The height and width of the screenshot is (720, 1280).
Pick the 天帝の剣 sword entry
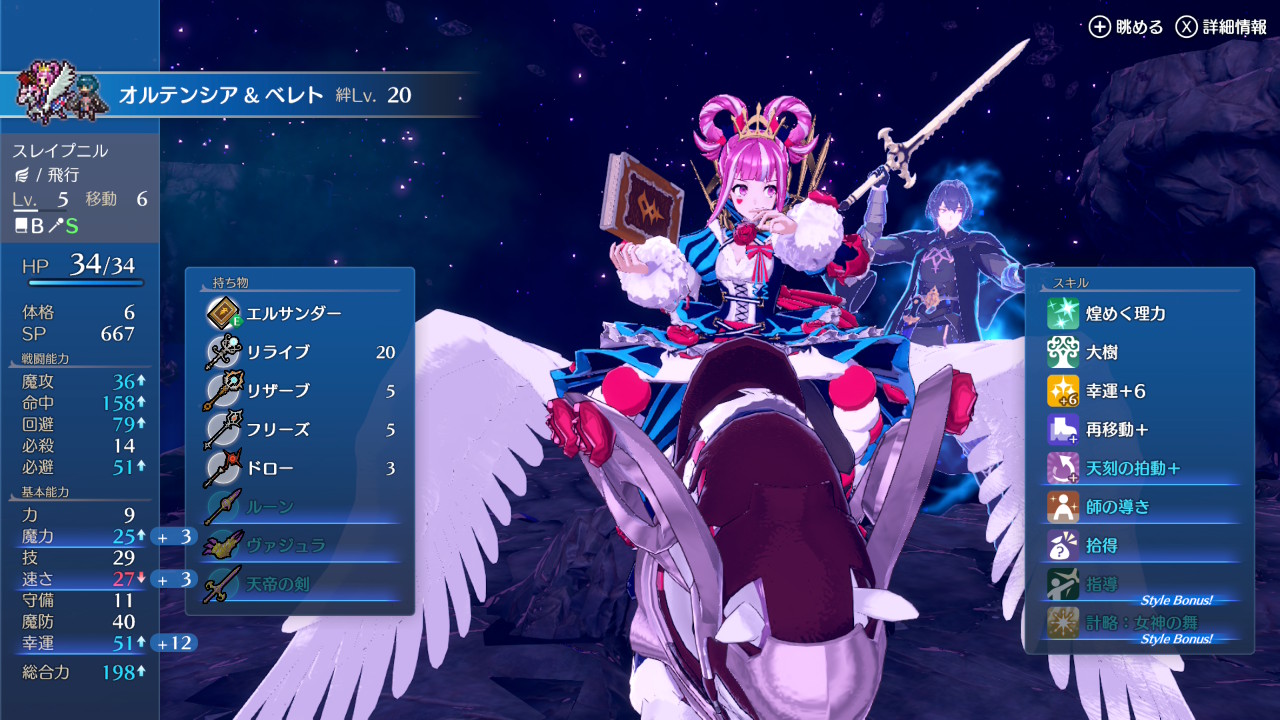pyautogui.click(x=300, y=584)
